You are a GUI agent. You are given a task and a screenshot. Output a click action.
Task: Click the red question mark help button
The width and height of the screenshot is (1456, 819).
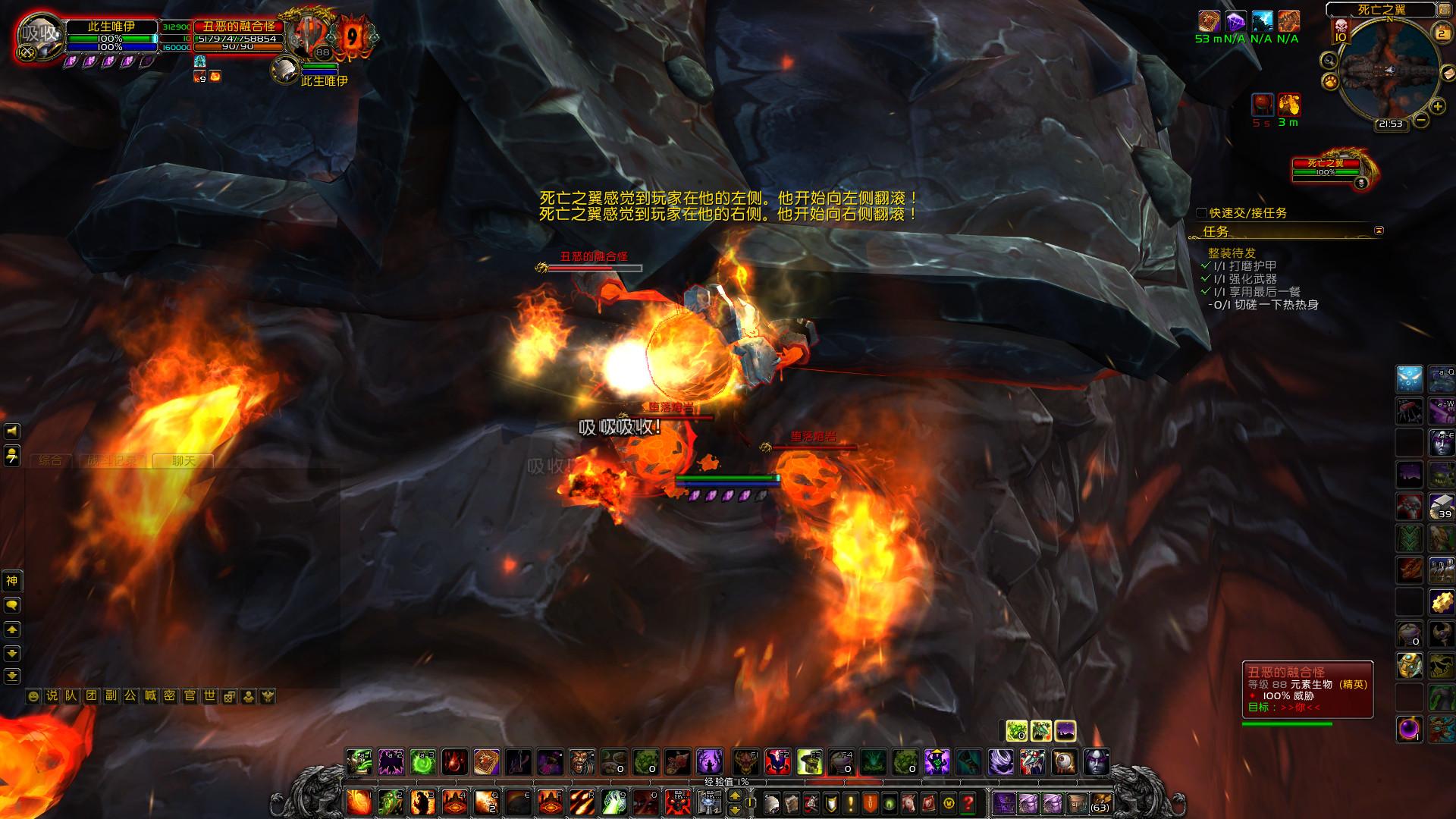click(968, 802)
